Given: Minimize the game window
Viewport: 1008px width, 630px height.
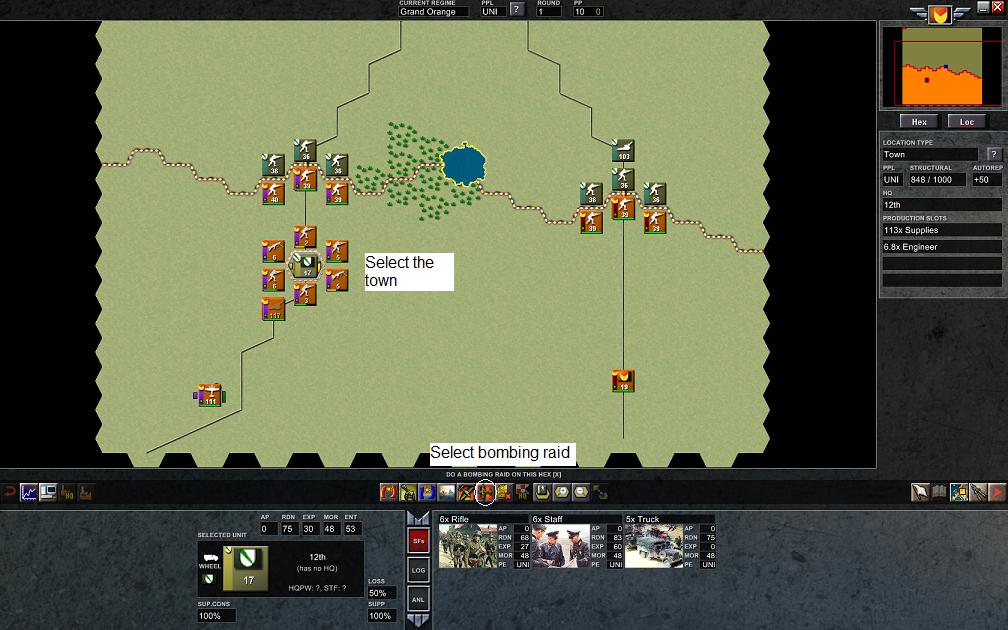Looking at the screenshot, I should click(x=983, y=6).
